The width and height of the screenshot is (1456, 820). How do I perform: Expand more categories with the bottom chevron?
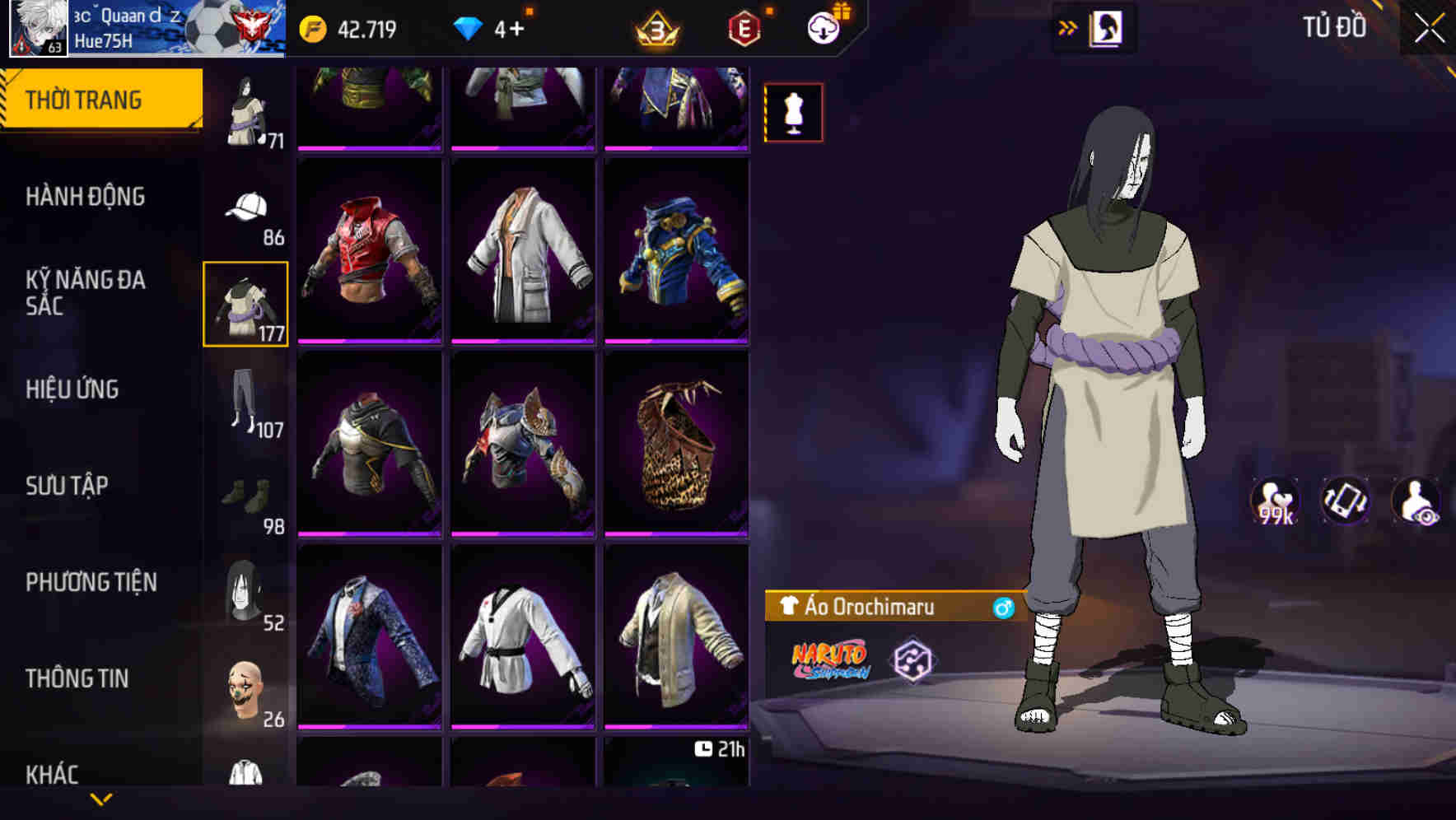point(100,799)
